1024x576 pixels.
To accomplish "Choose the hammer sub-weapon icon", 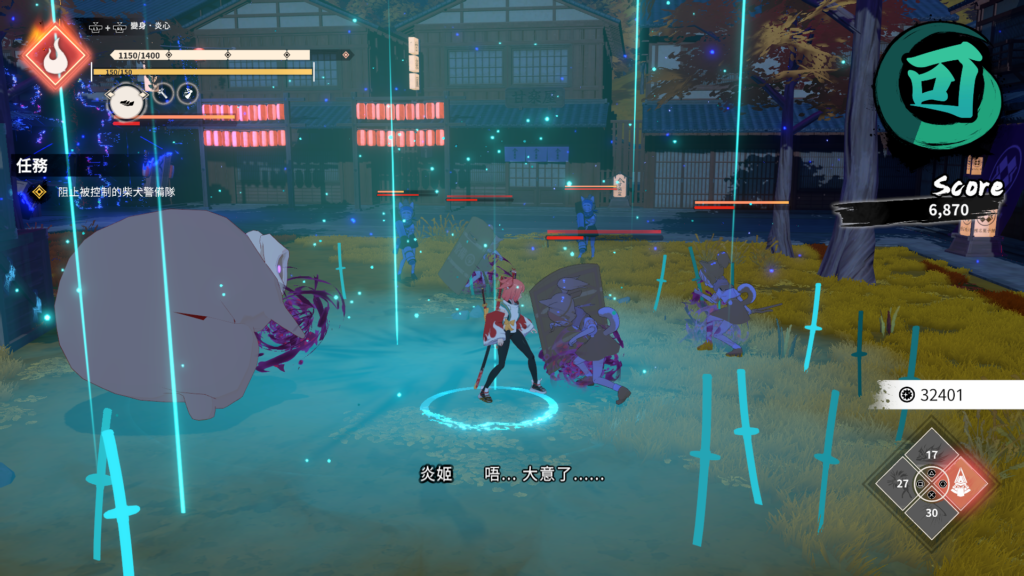I will (162, 94).
